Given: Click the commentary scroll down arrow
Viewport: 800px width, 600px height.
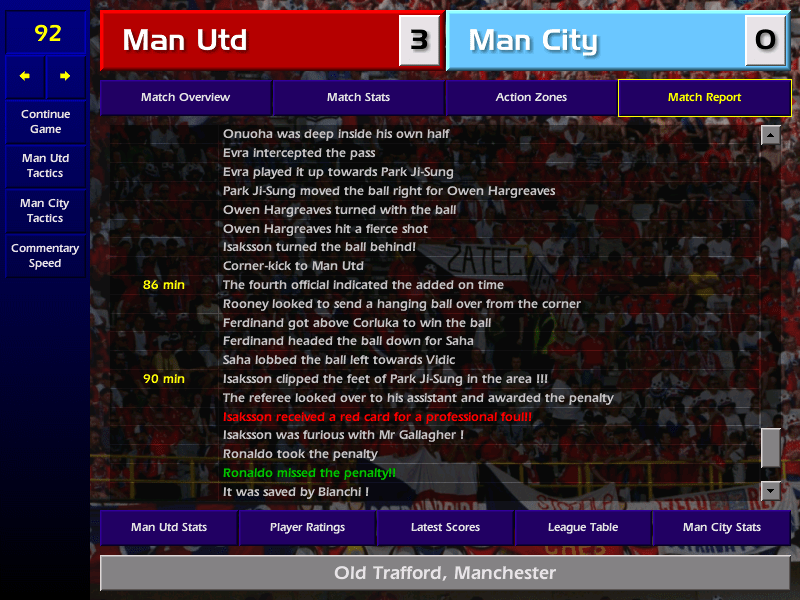Looking at the screenshot, I should coord(770,490).
